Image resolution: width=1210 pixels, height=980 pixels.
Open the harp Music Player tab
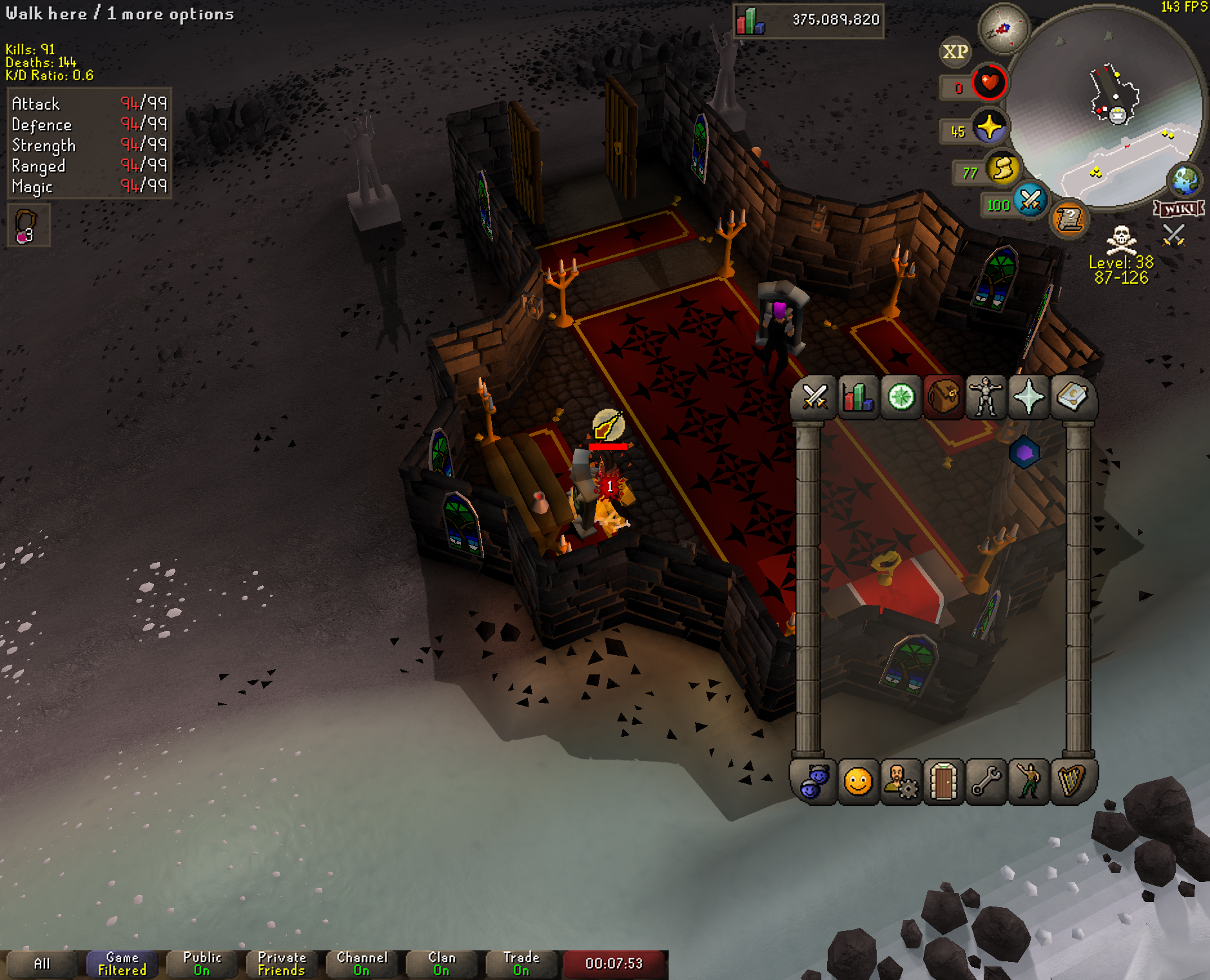point(1071,782)
